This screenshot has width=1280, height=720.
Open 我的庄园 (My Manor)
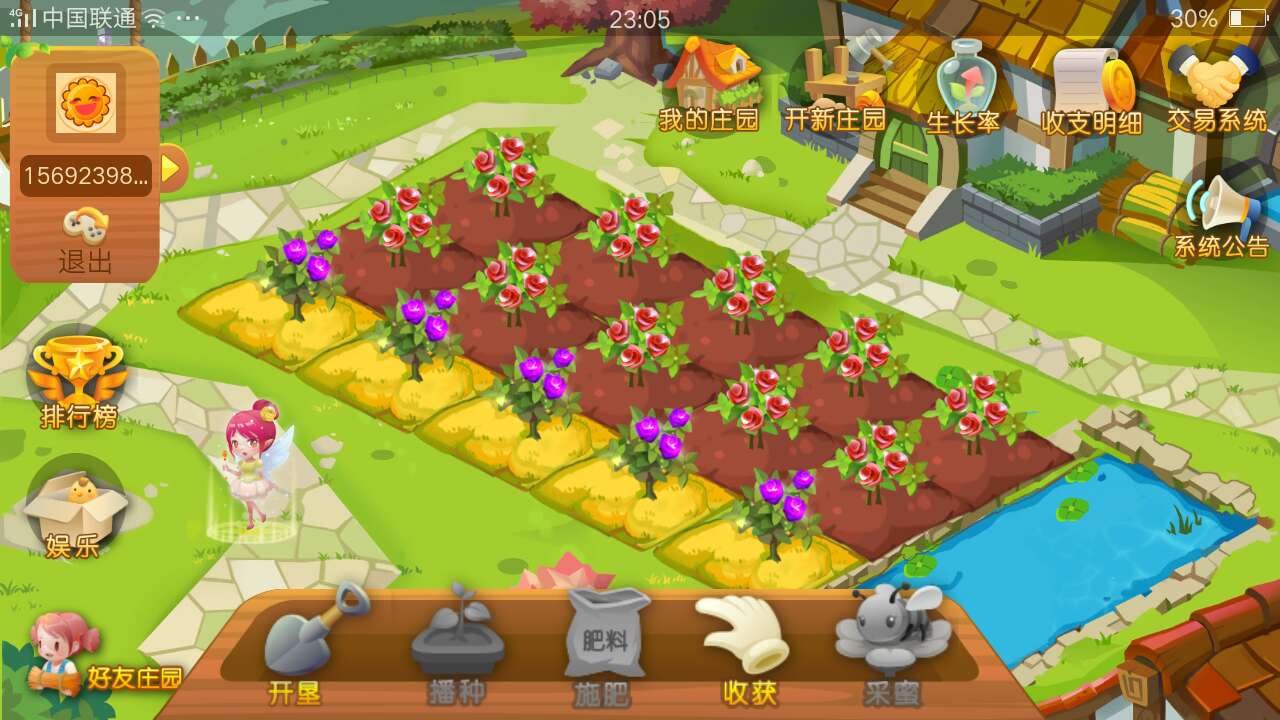[709, 88]
